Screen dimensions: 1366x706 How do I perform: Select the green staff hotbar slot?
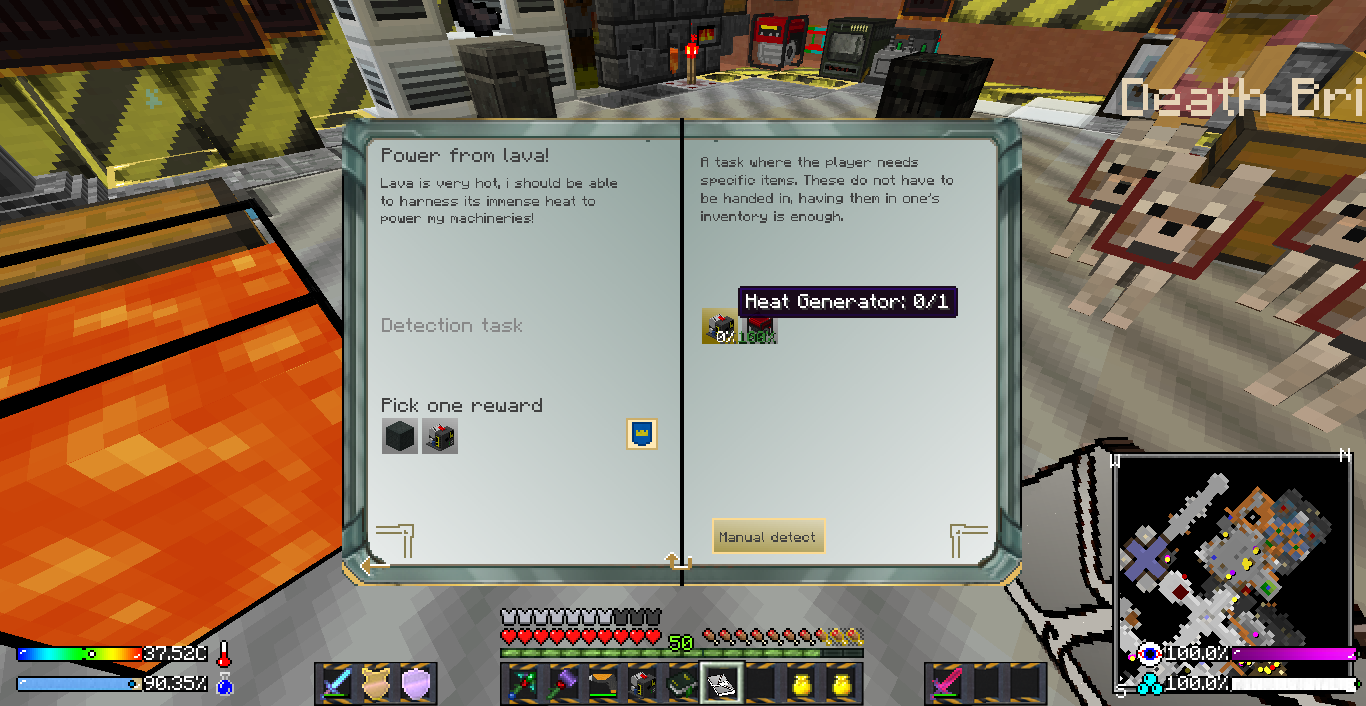pyautogui.click(x=521, y=683)
